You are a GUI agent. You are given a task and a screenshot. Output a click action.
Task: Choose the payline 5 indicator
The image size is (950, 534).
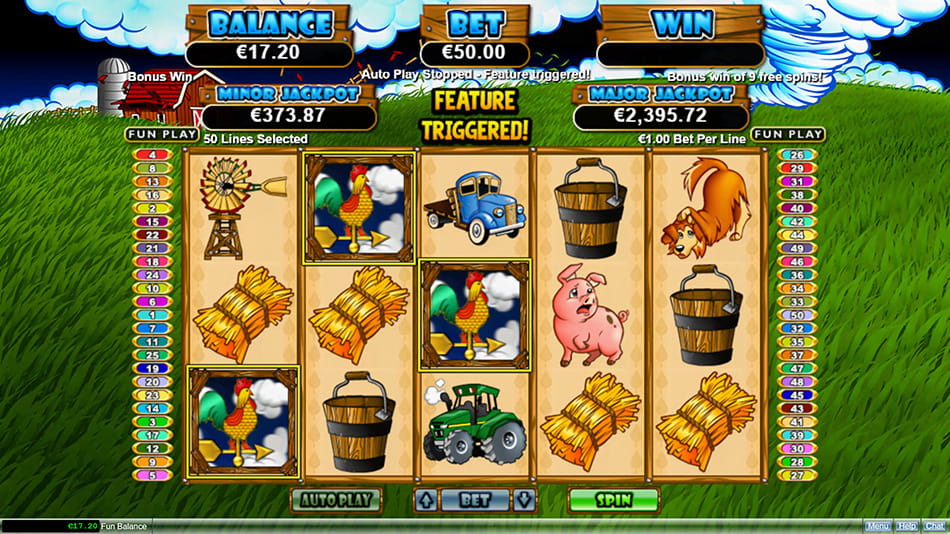(151, 476)
